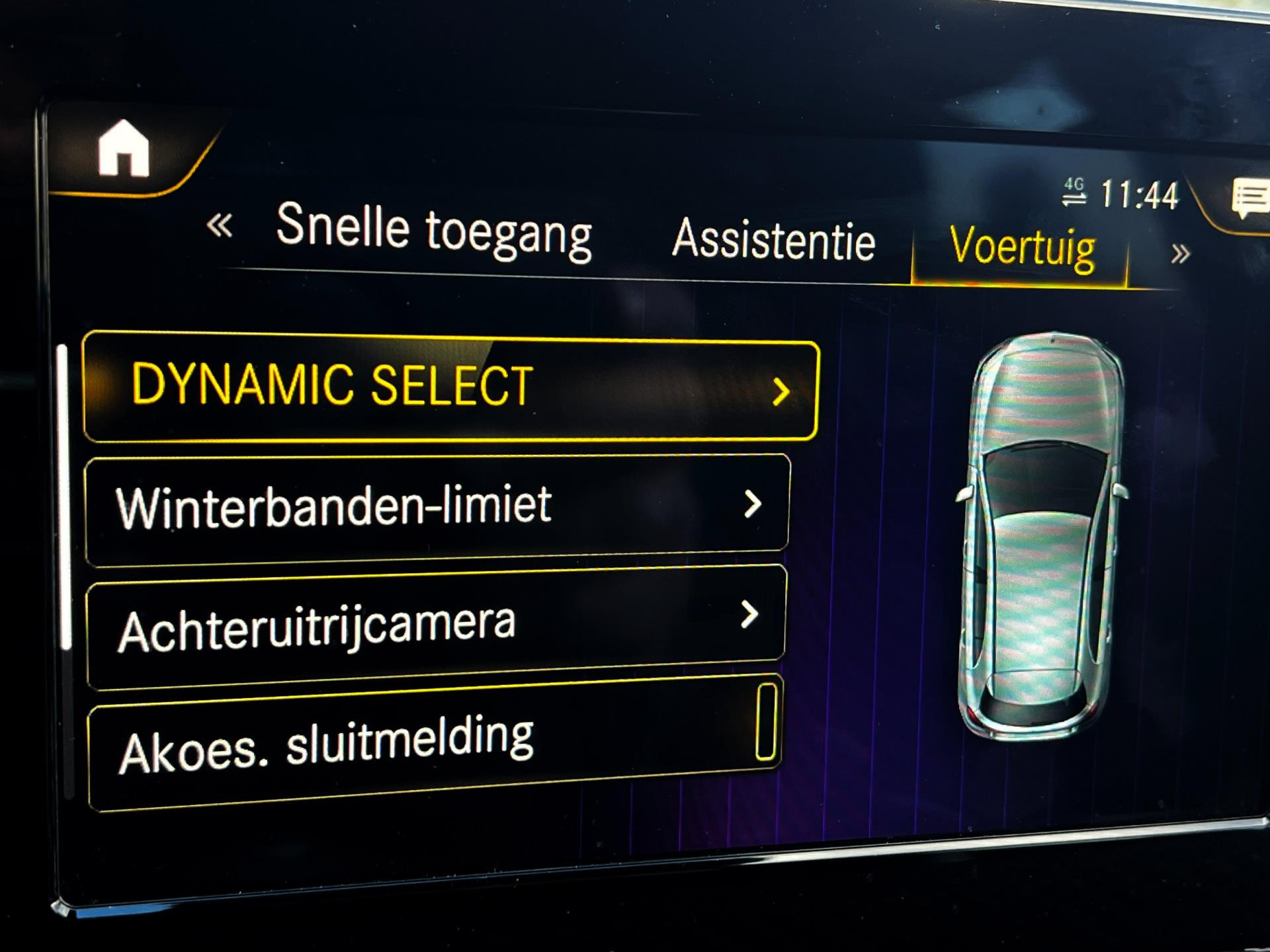Open the messages icon top right
Screen dimensions: 1270x952
1249,200
